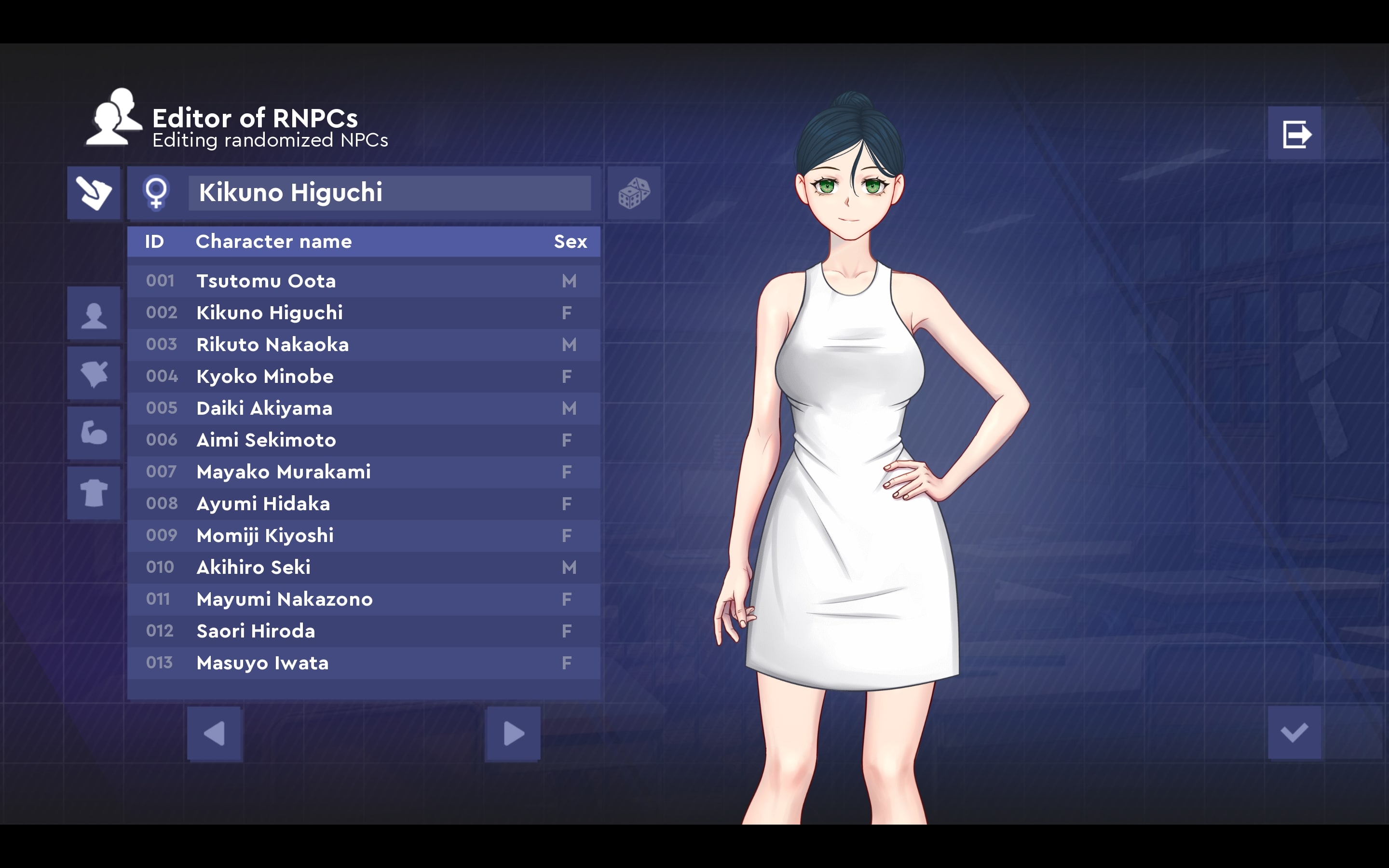
Task: Select the Aimi Sekimoto entry
Action: (x=363, y=440)
